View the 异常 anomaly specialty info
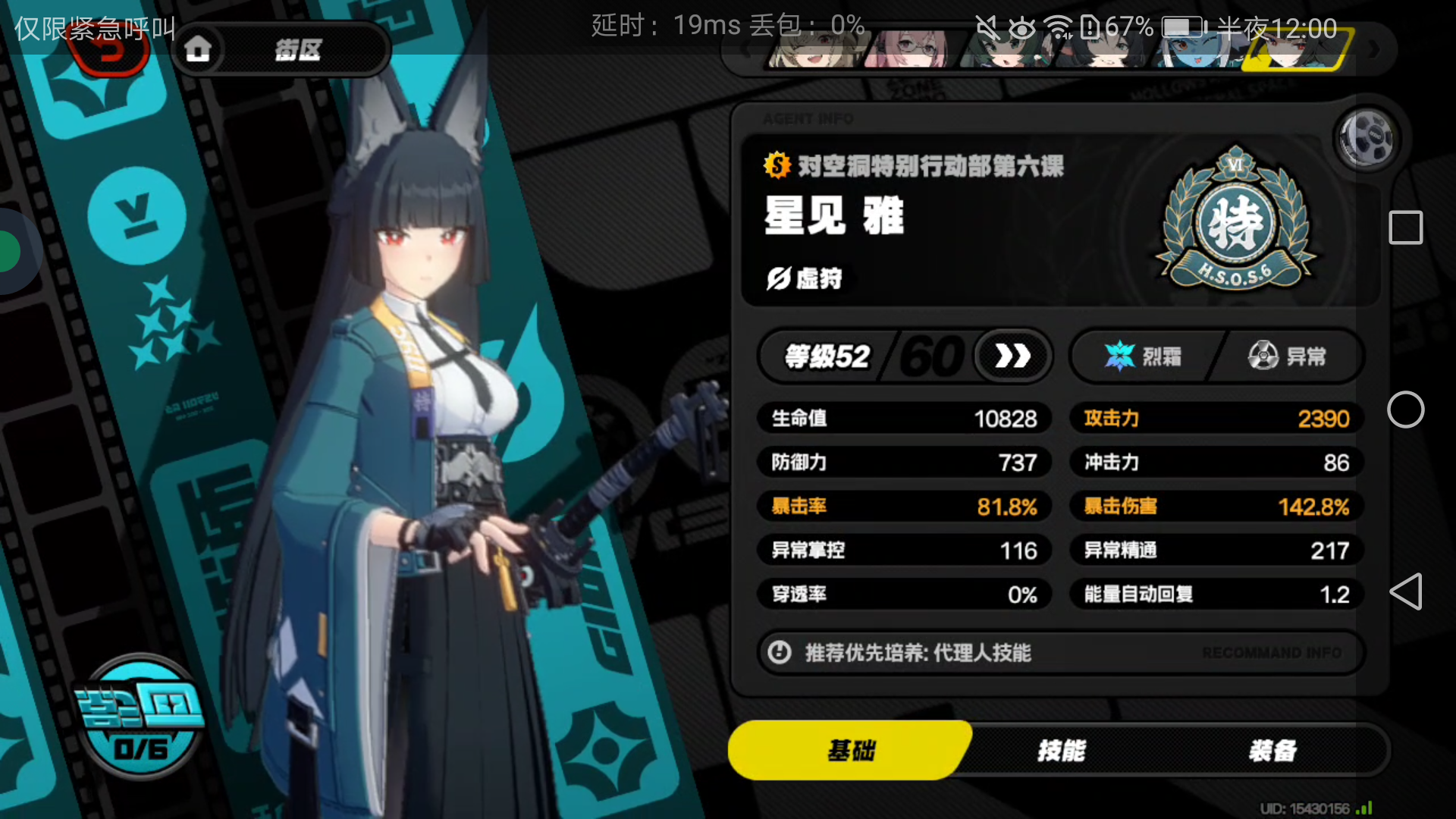 (x=1287, y=356)
